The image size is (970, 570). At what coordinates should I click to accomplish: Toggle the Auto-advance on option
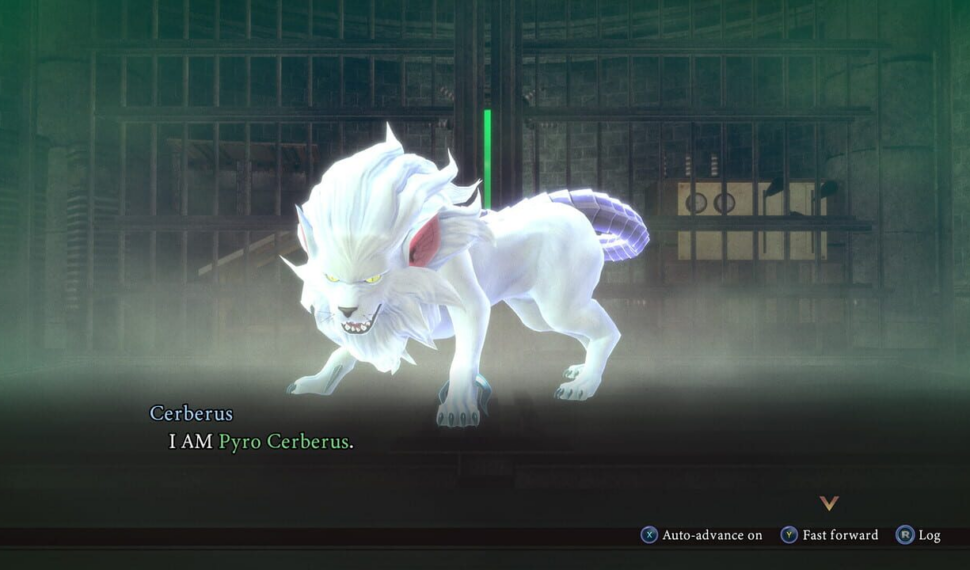tap(701, 535)
